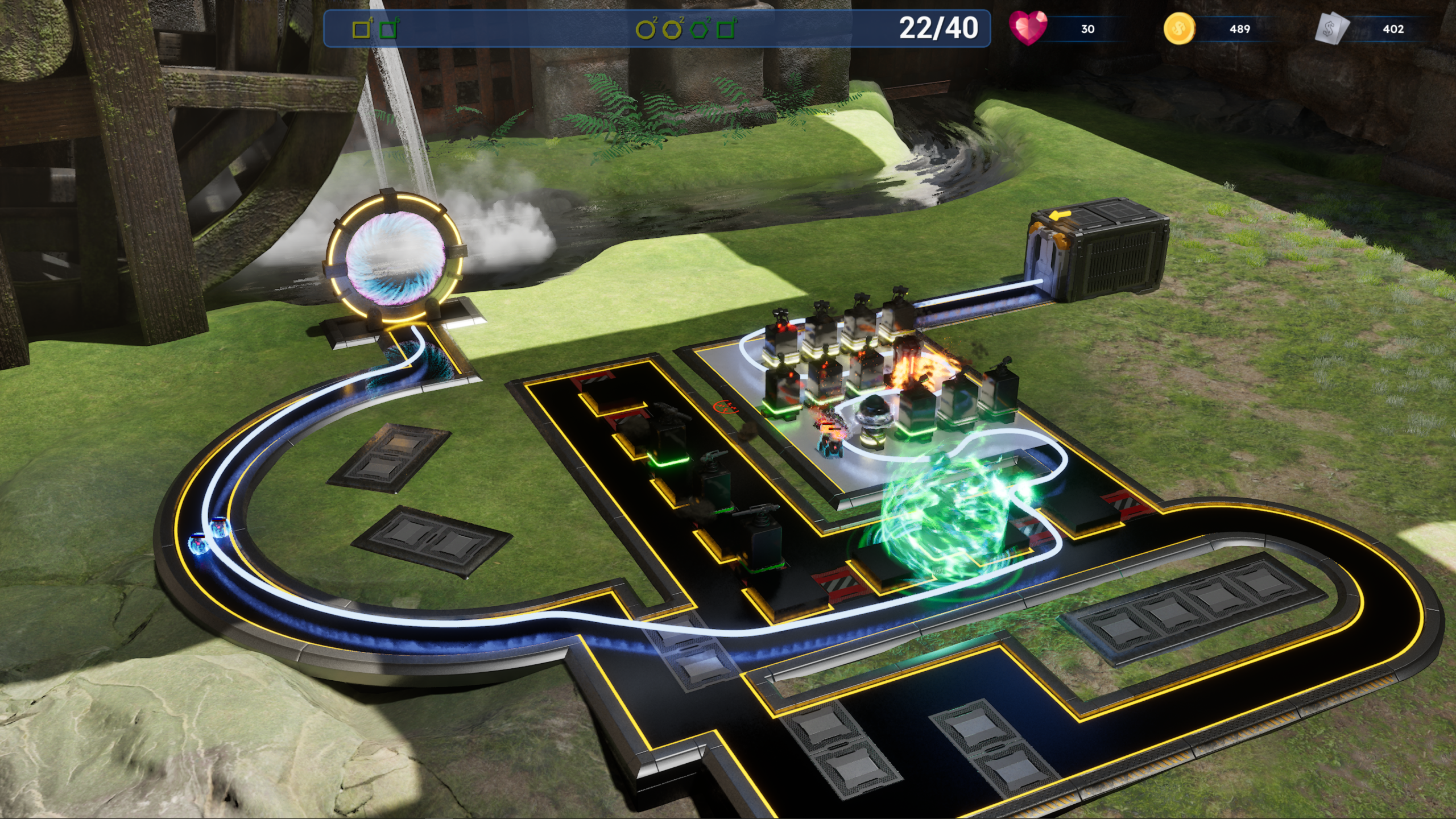
Task: Select the yellow circle enemy wave marker
Action: (645, 30)
